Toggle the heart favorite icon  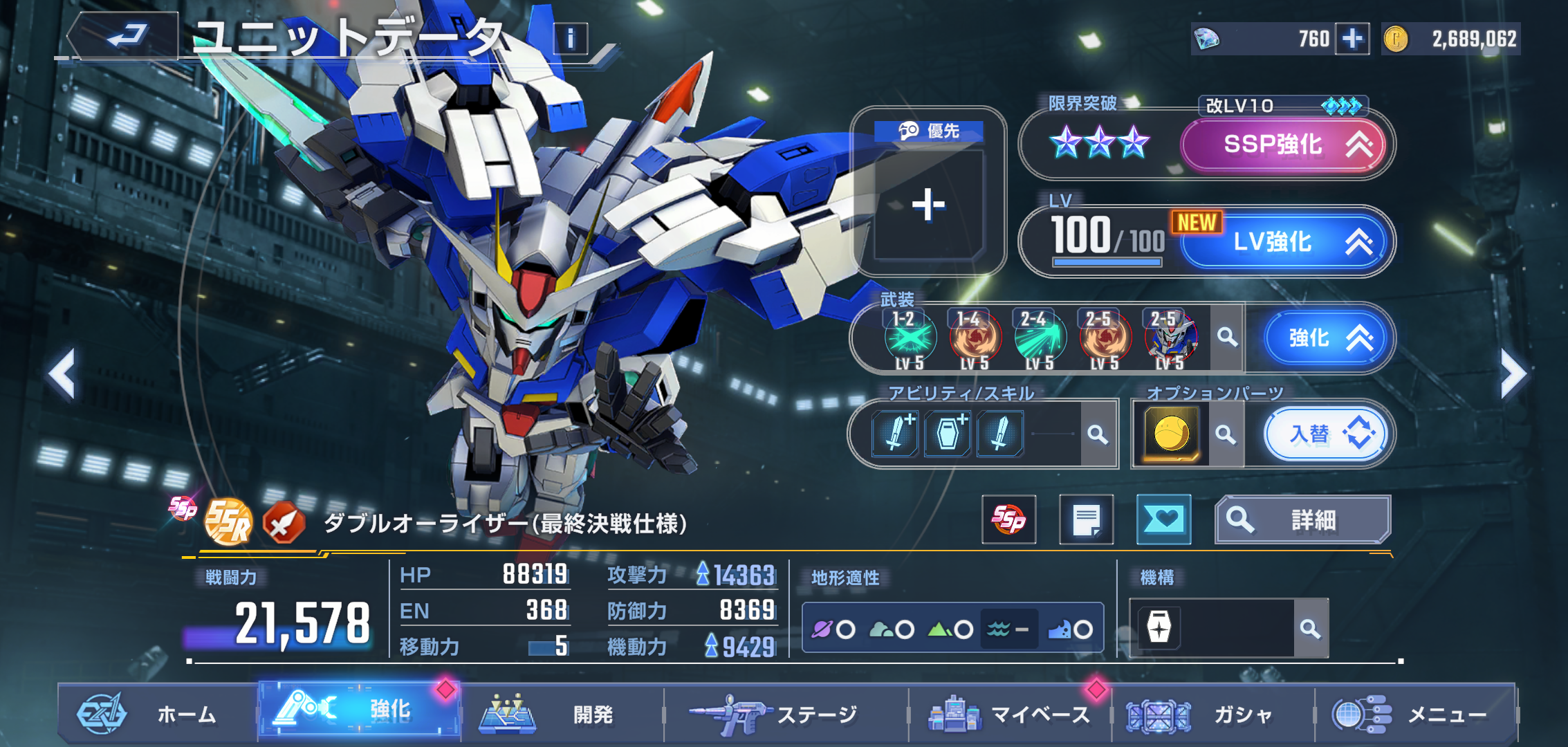1163,519
